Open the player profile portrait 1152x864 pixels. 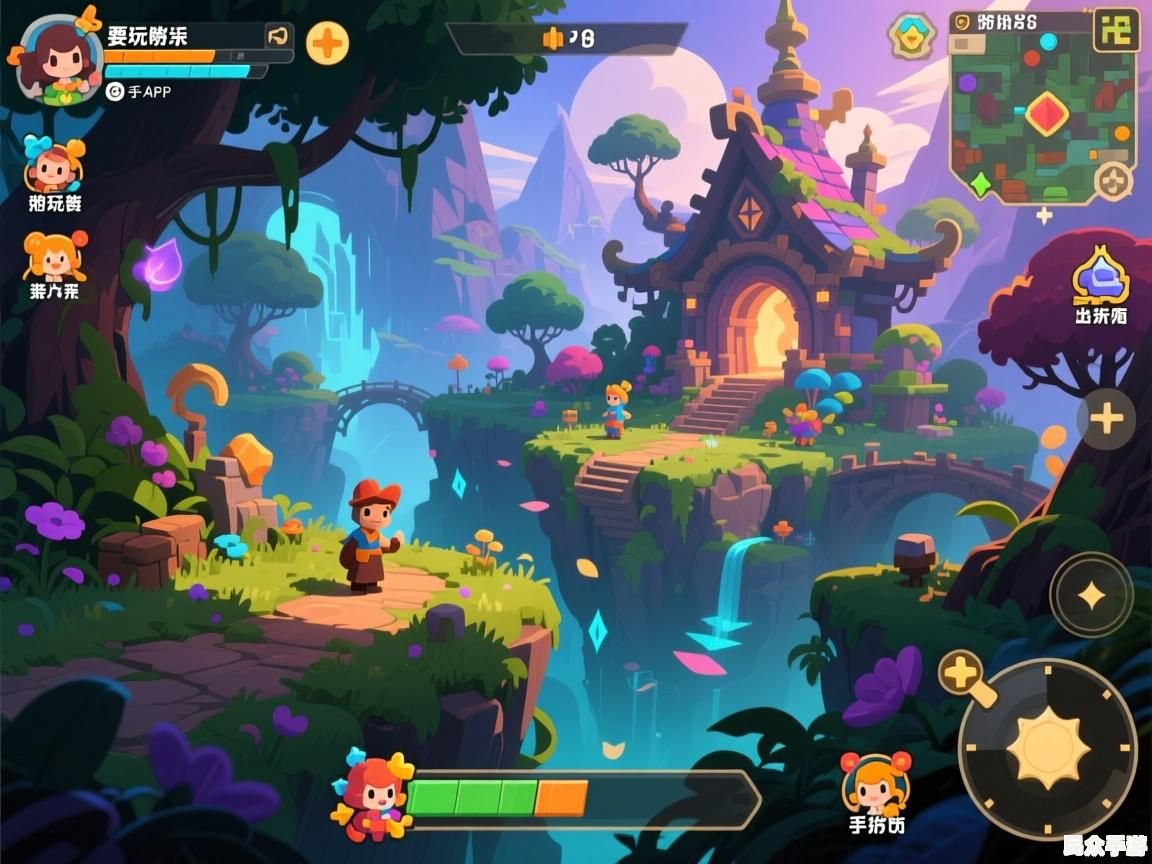pos(59,58)
